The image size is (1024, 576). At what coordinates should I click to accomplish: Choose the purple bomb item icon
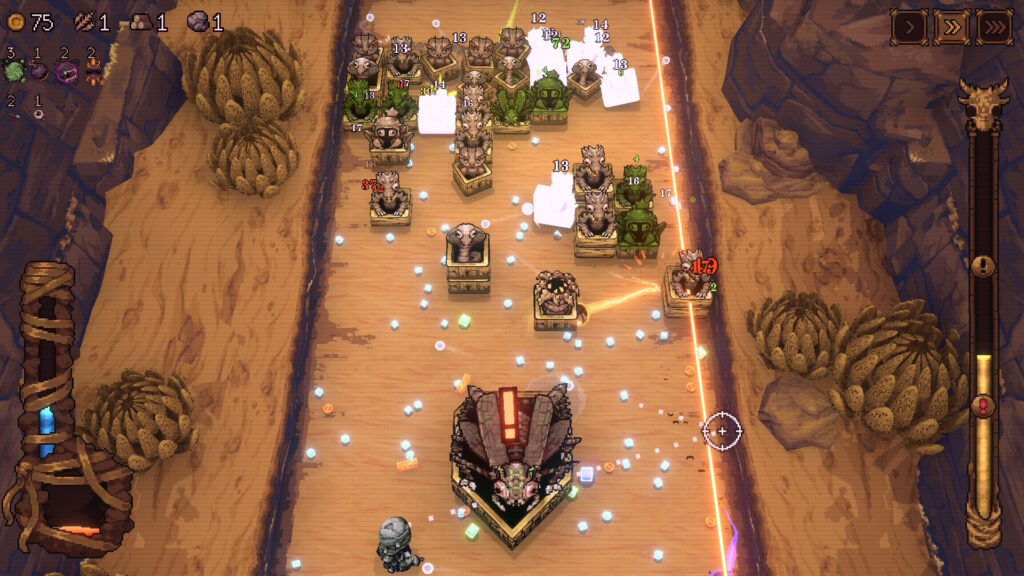click(40, 71)
